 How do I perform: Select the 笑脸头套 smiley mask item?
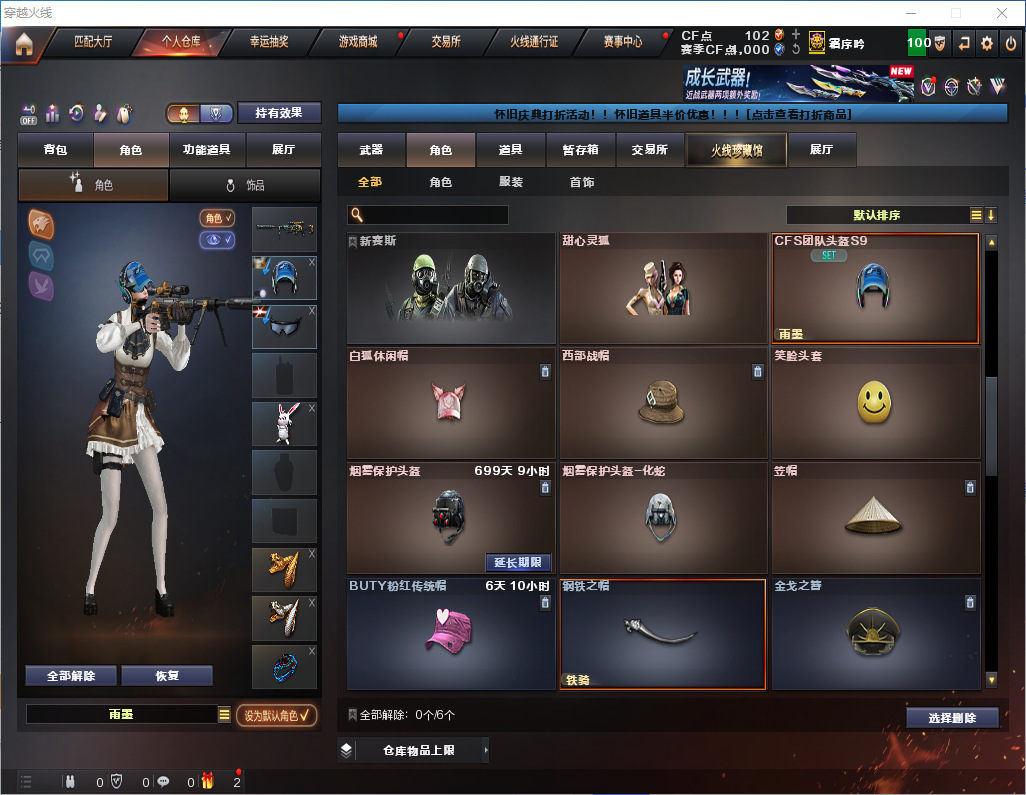pos(875,403)
